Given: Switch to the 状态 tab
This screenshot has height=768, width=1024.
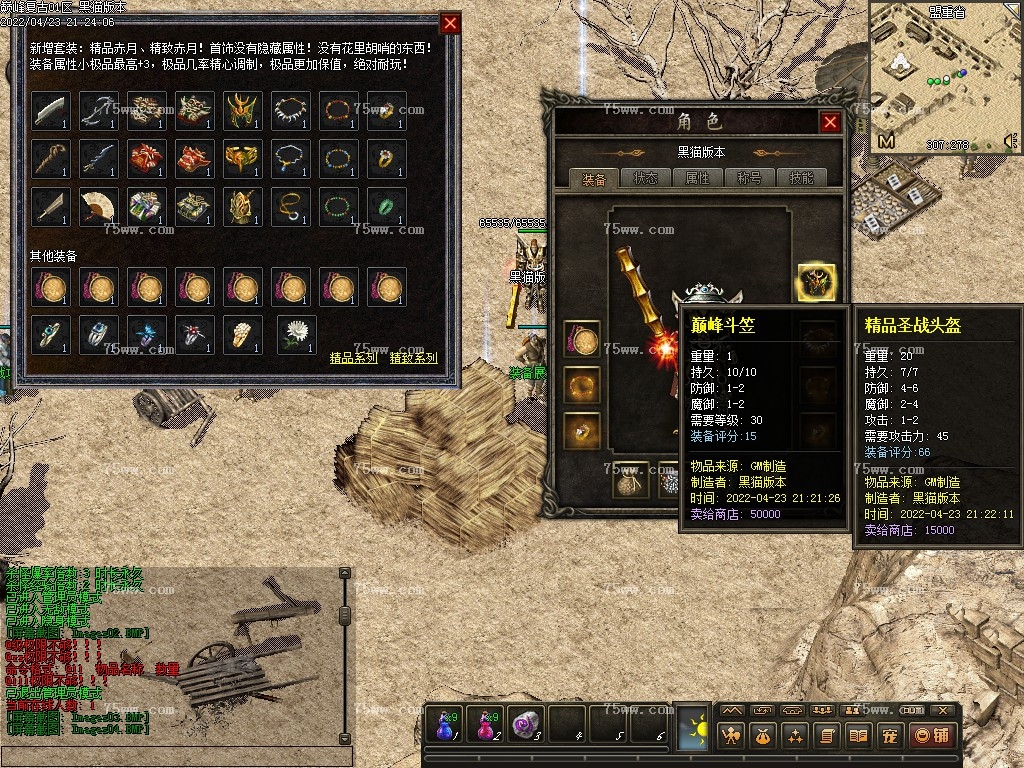Looking at the screenshot, I should (645, 179).
